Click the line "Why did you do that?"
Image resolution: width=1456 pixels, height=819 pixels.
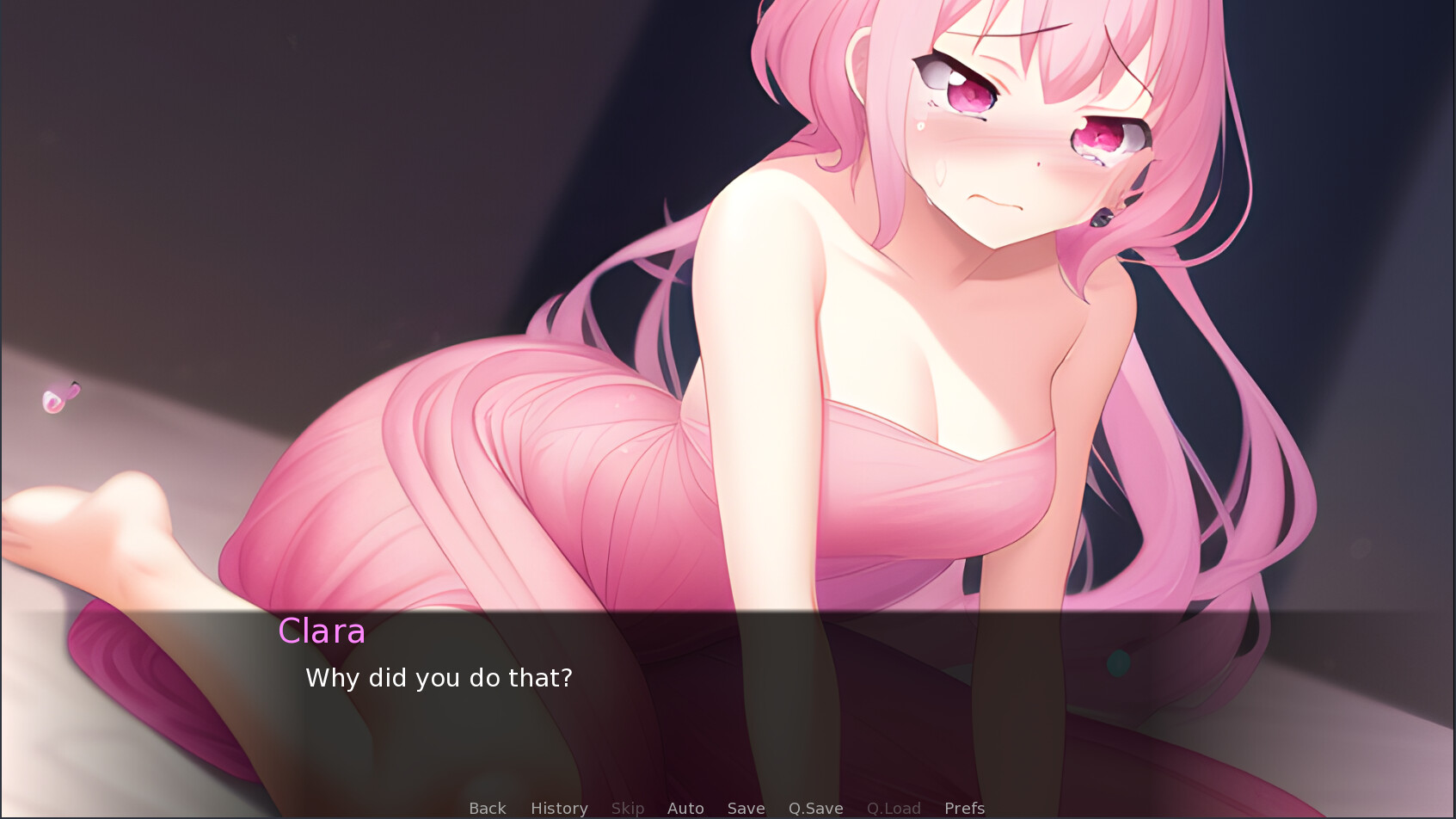(439, 678)
